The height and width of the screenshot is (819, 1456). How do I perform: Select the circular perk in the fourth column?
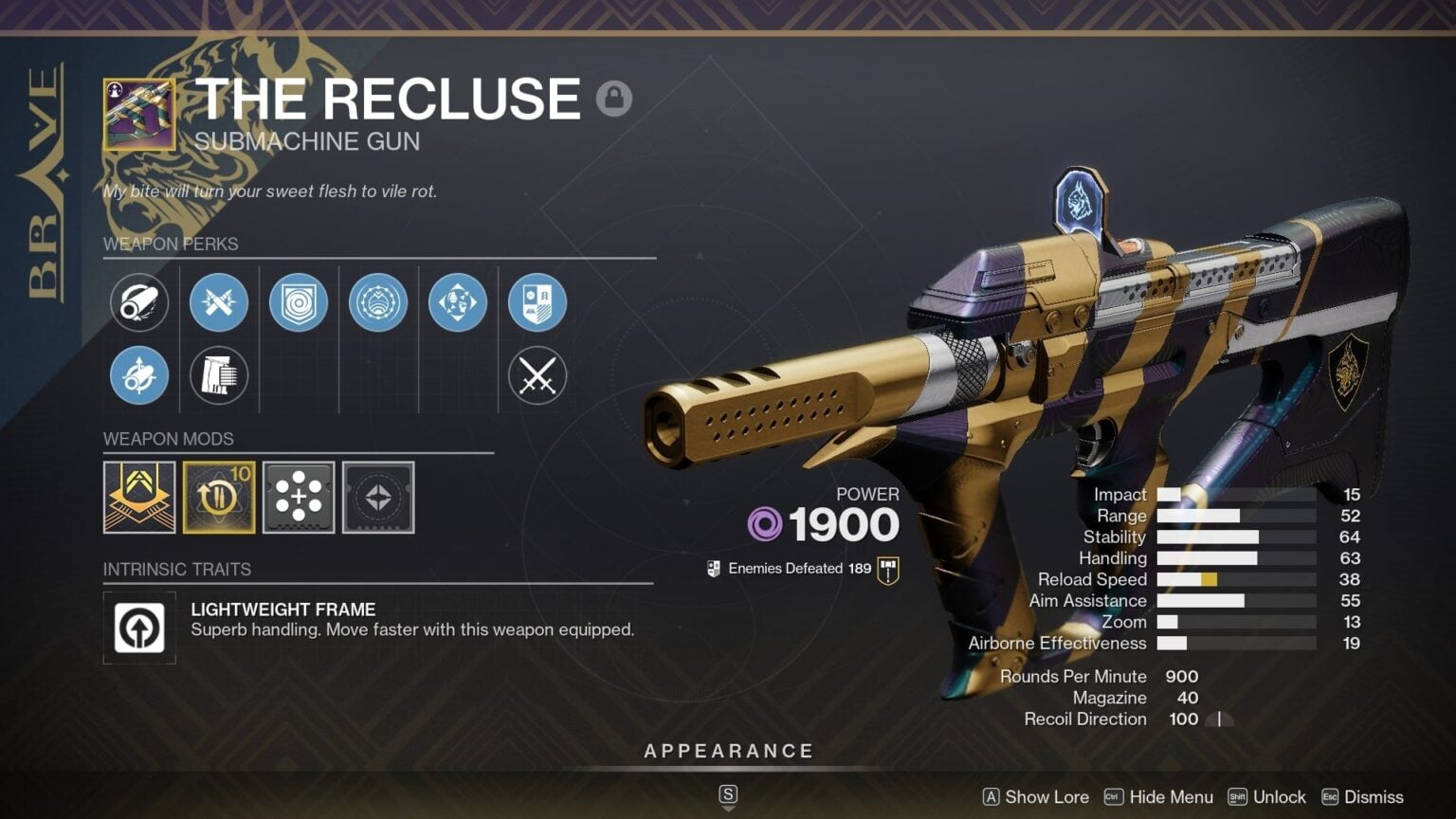[x=378, y=302]
